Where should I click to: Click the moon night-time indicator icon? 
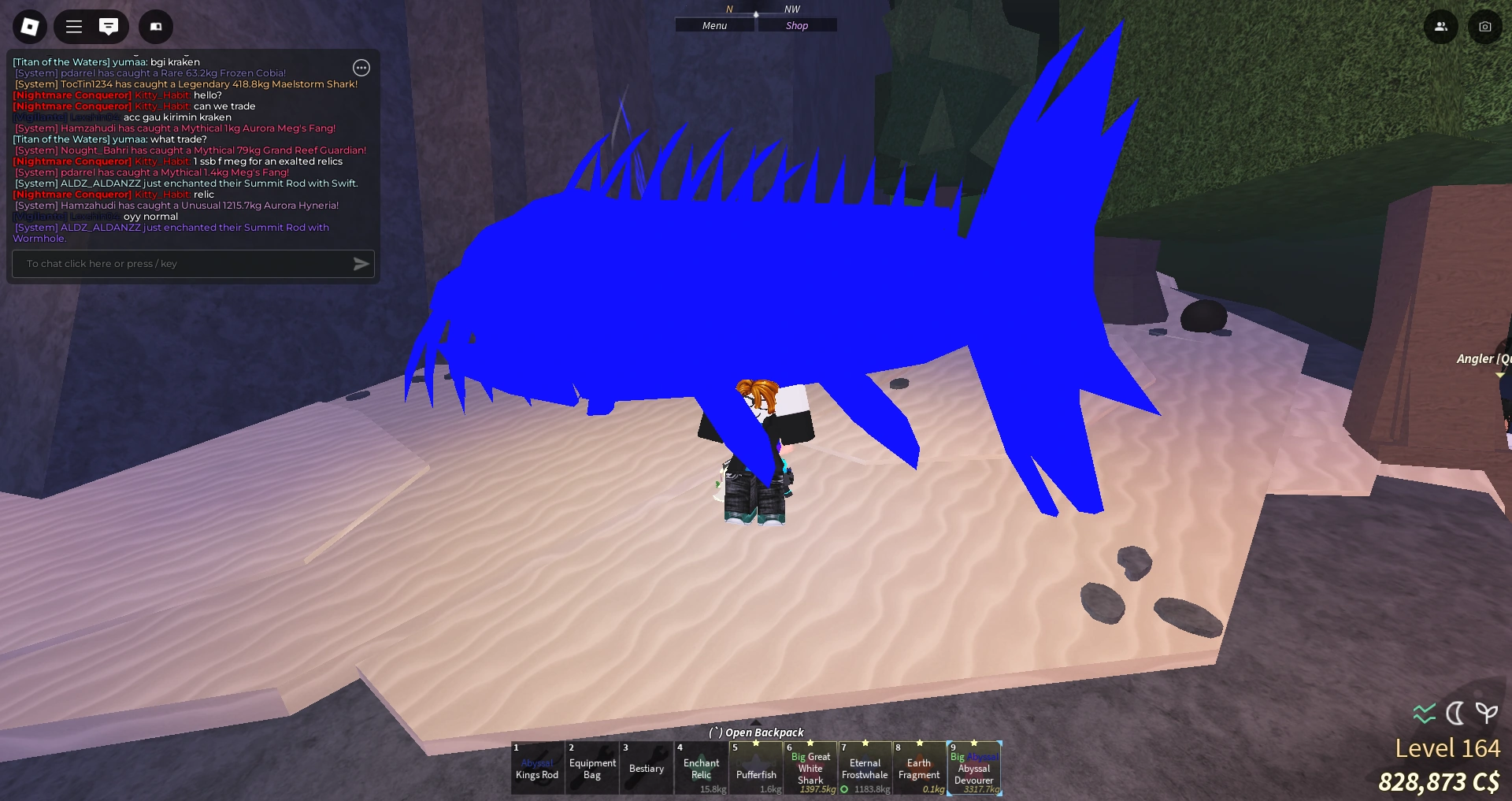point(1455,714)
